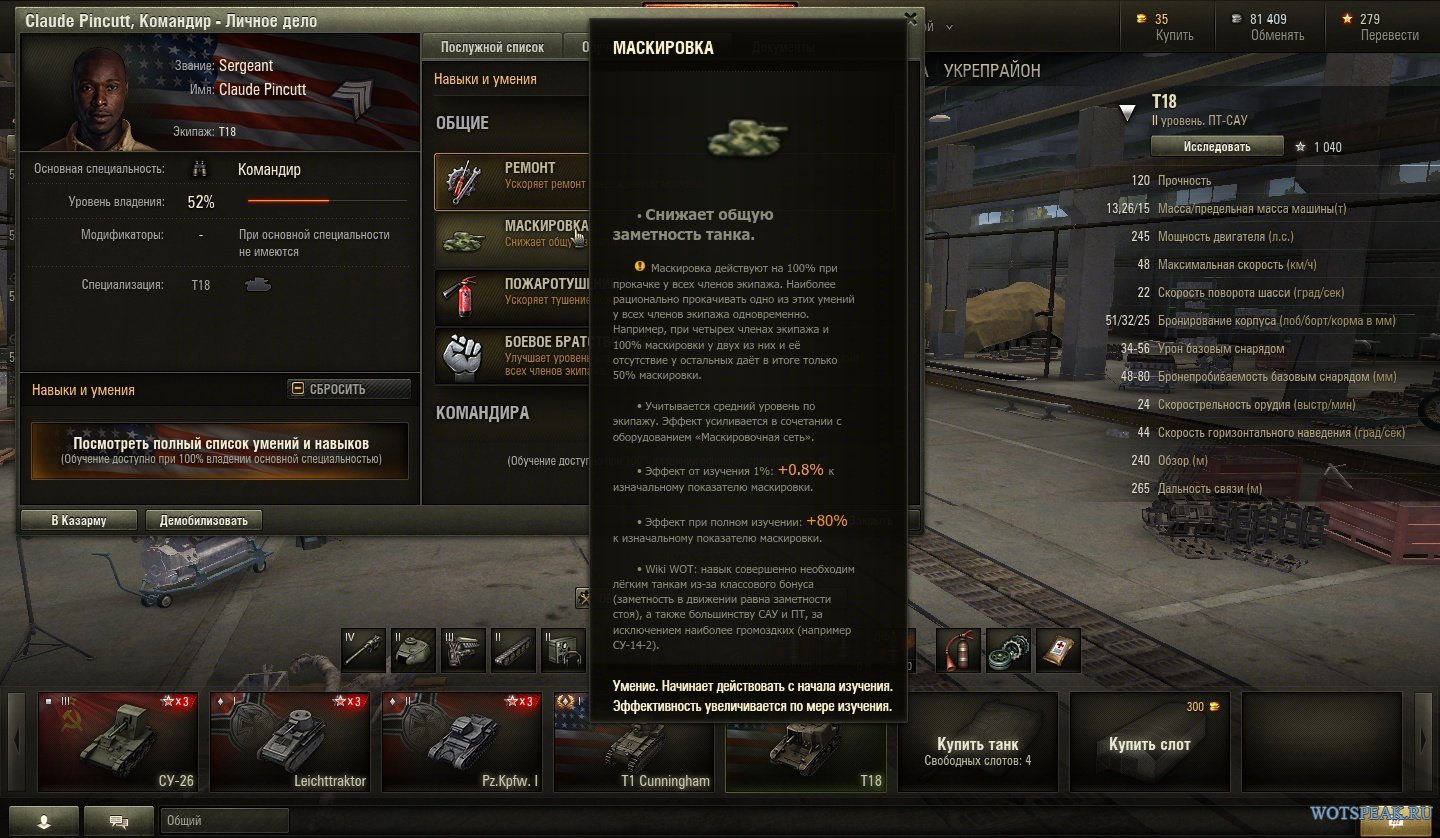Click the Сбросить reset button

click(x=349, y=389)
